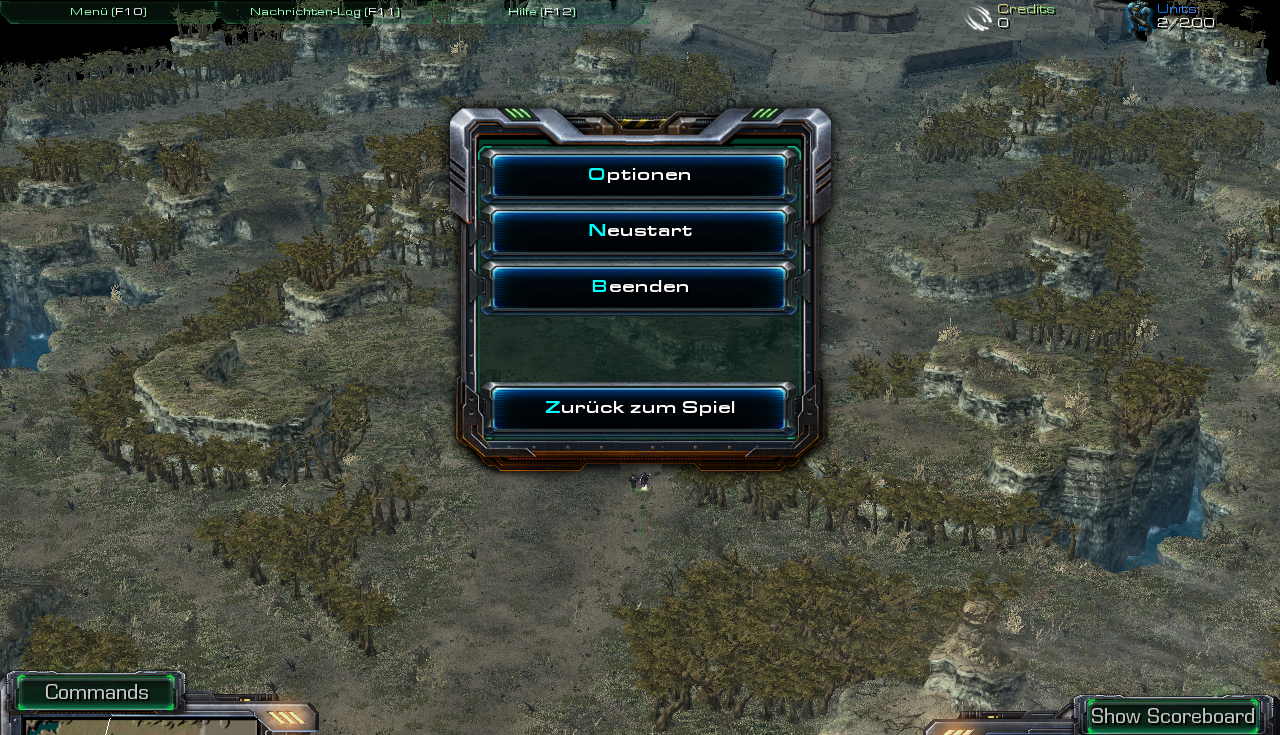Image resolution: width=1280 pixels, height=735 pixels.
Task: Show the scoreboard panel
Action: tap(1172, 716)
